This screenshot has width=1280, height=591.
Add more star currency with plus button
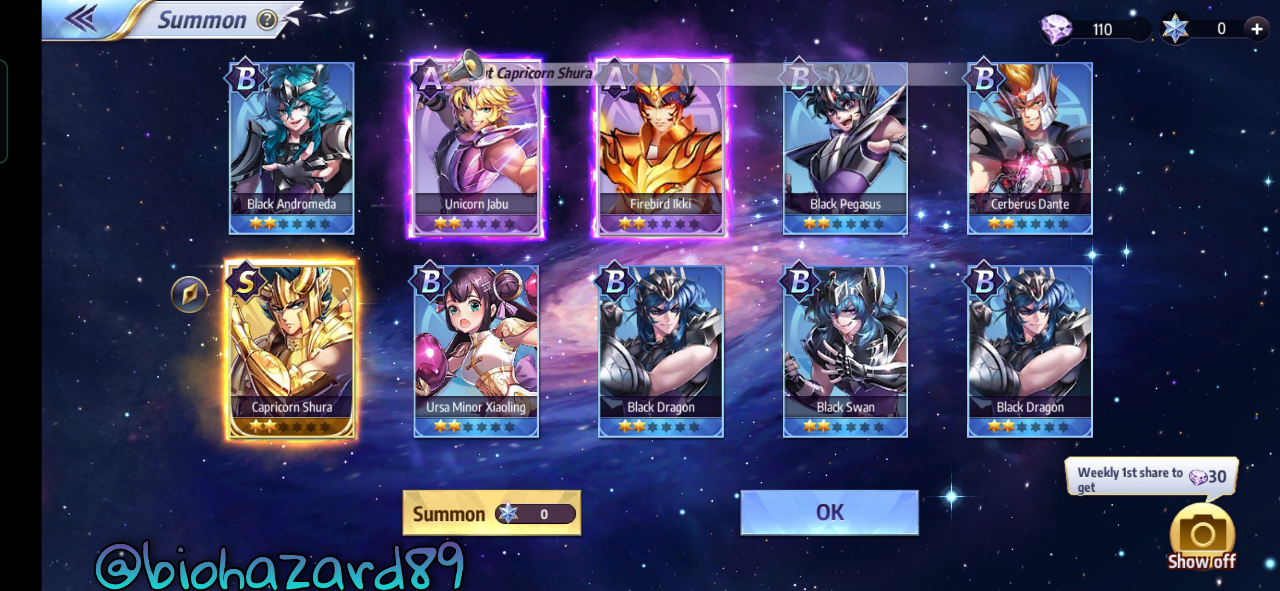[x=1256, y=28]
